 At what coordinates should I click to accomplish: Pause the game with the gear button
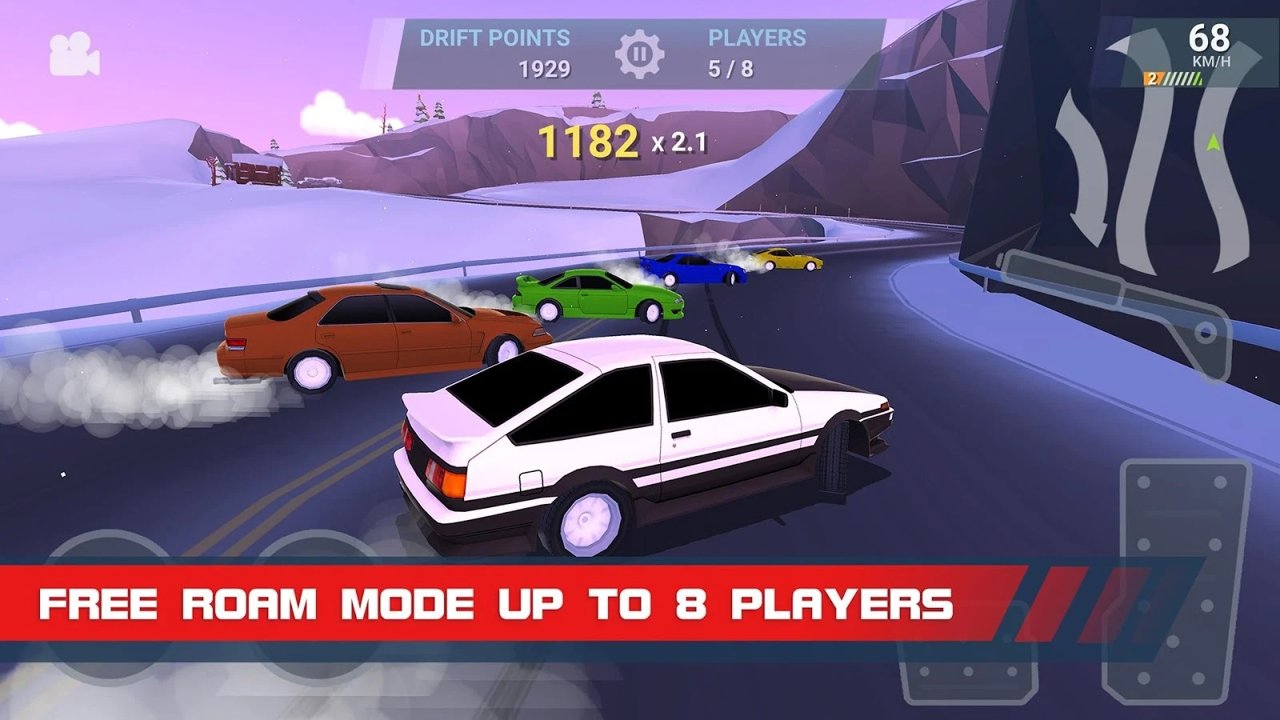tap(640, 54)
